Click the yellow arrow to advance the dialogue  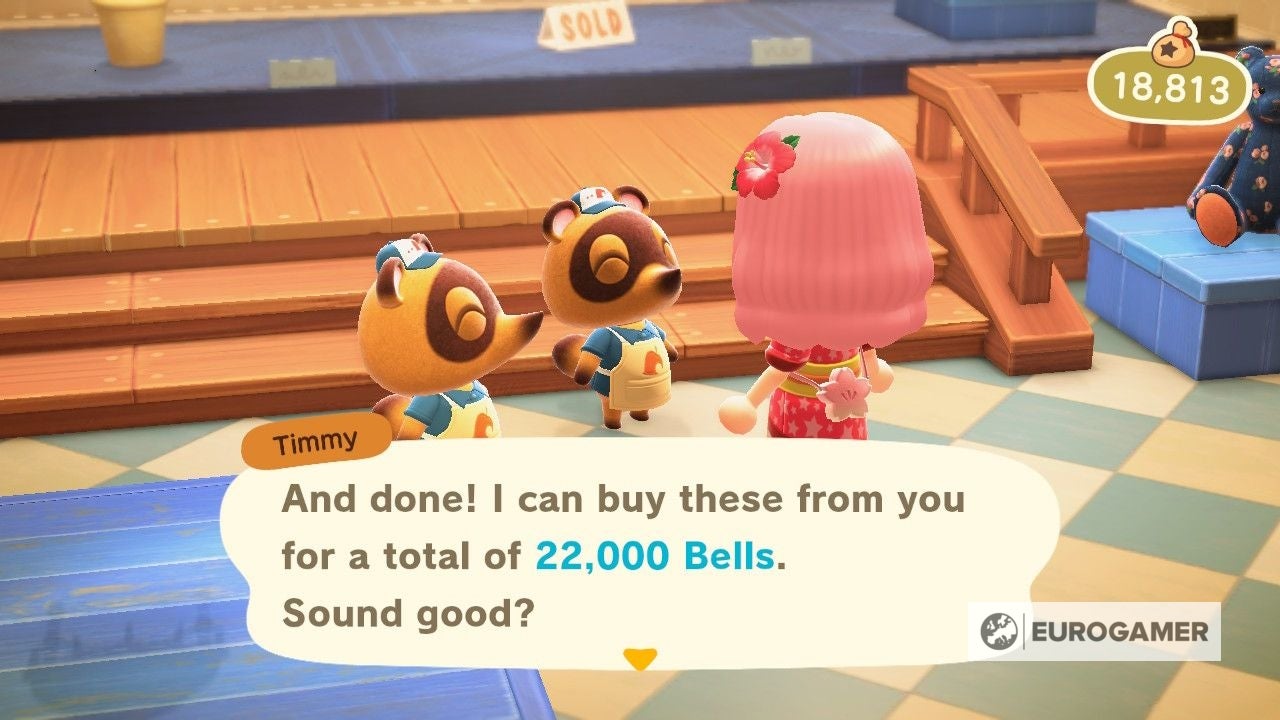[641, 659]
